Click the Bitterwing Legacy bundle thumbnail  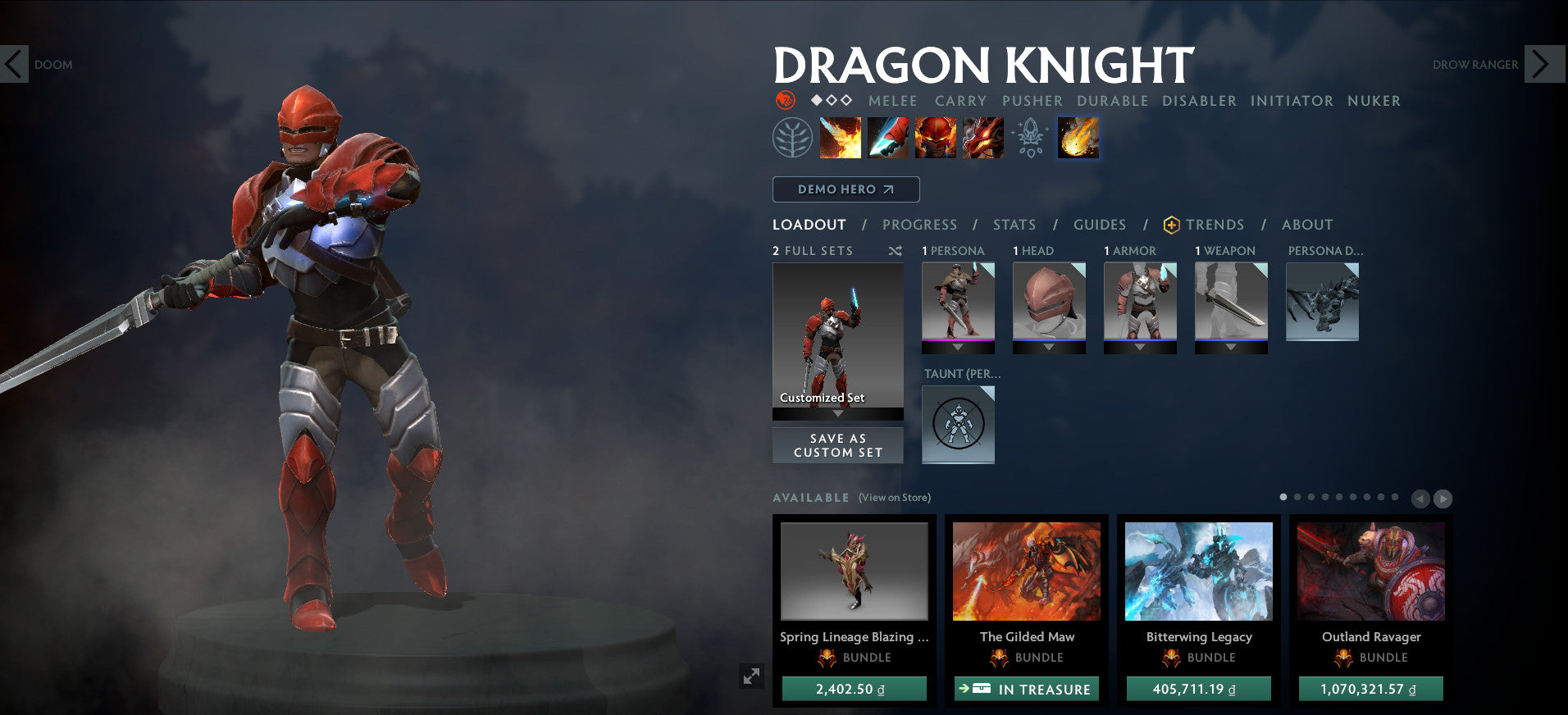(1198, 574)
